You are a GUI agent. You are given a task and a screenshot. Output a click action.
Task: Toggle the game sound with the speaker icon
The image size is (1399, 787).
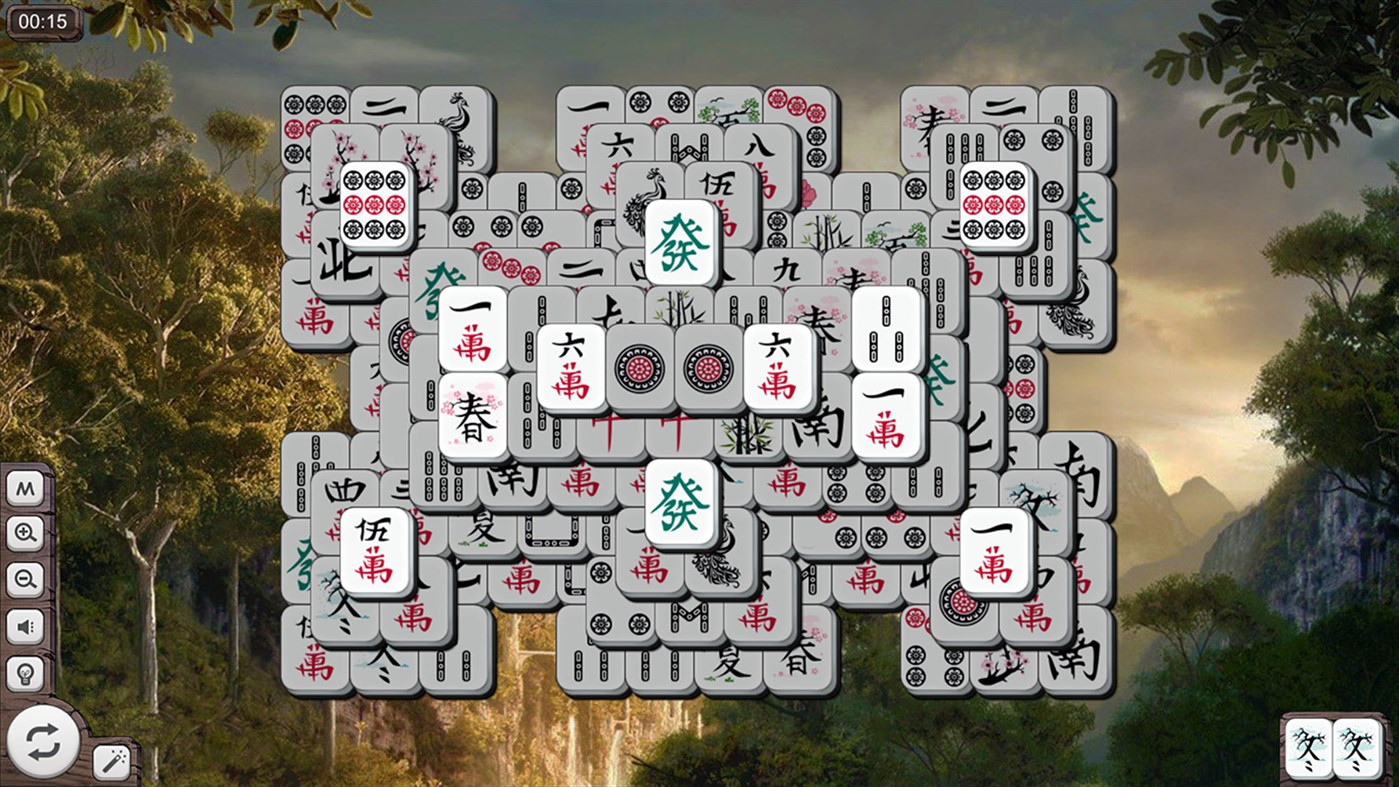tap(25, 626)
